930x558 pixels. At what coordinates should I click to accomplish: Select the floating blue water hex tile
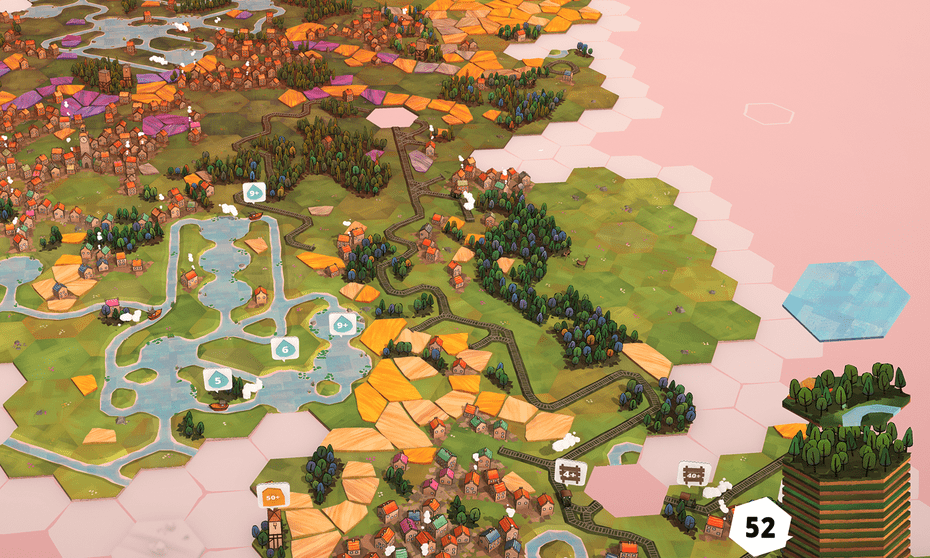pyautogui.click(x=845, y=299)
